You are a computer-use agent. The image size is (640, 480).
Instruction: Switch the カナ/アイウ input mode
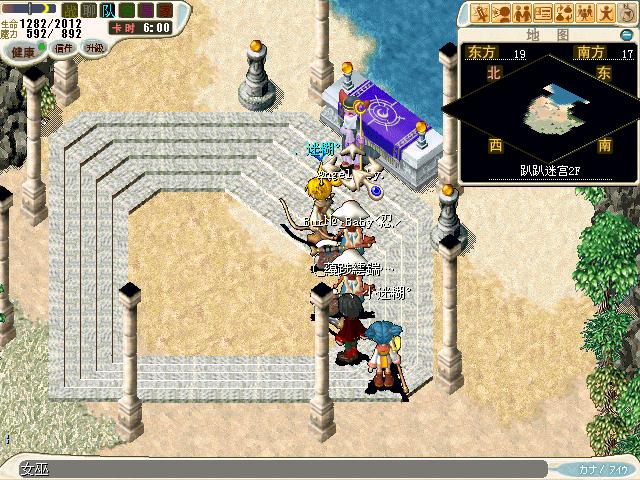[x=601, y=468]
